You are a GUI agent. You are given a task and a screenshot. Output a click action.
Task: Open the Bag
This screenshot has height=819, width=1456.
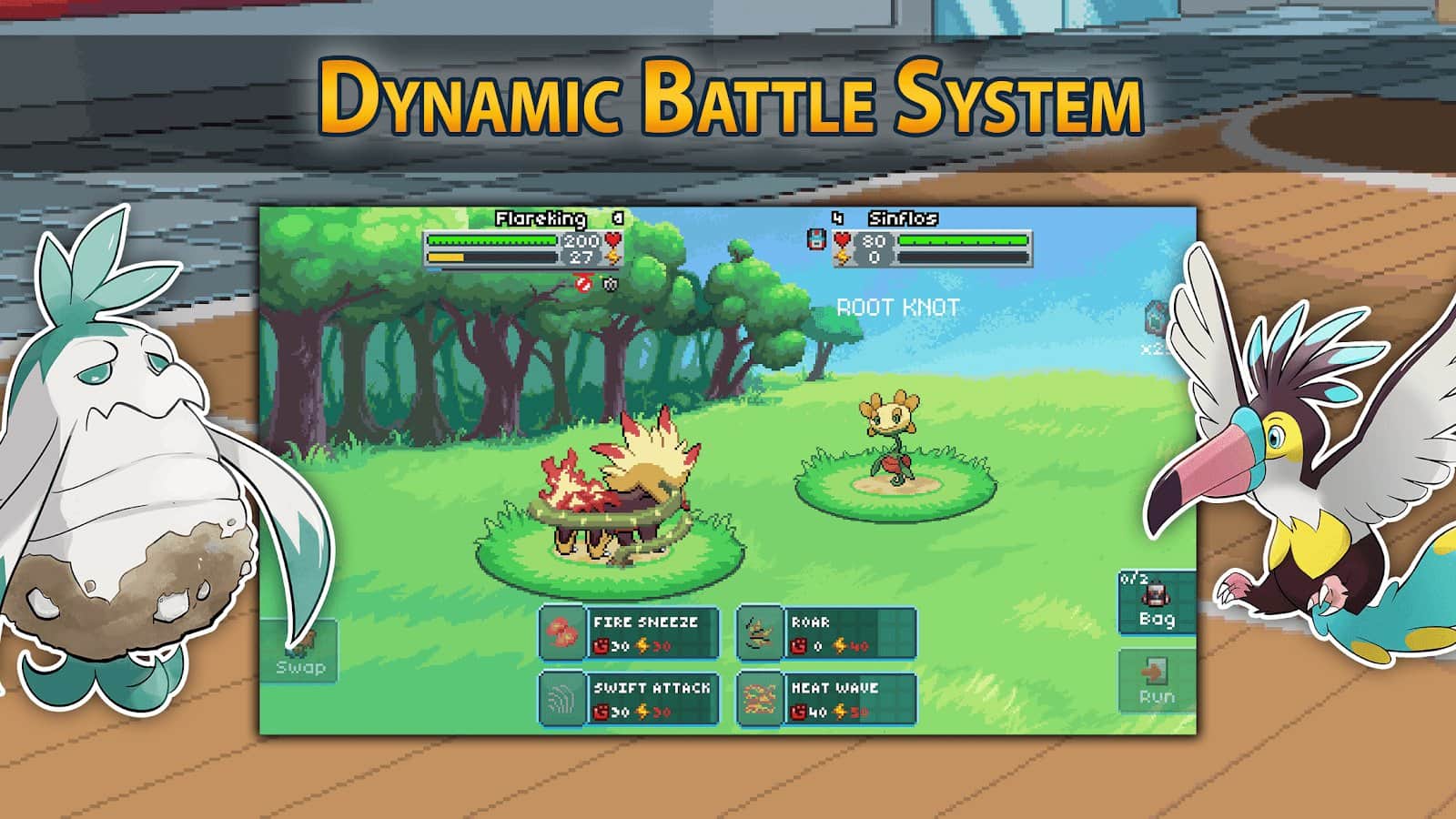point(1156,602)
